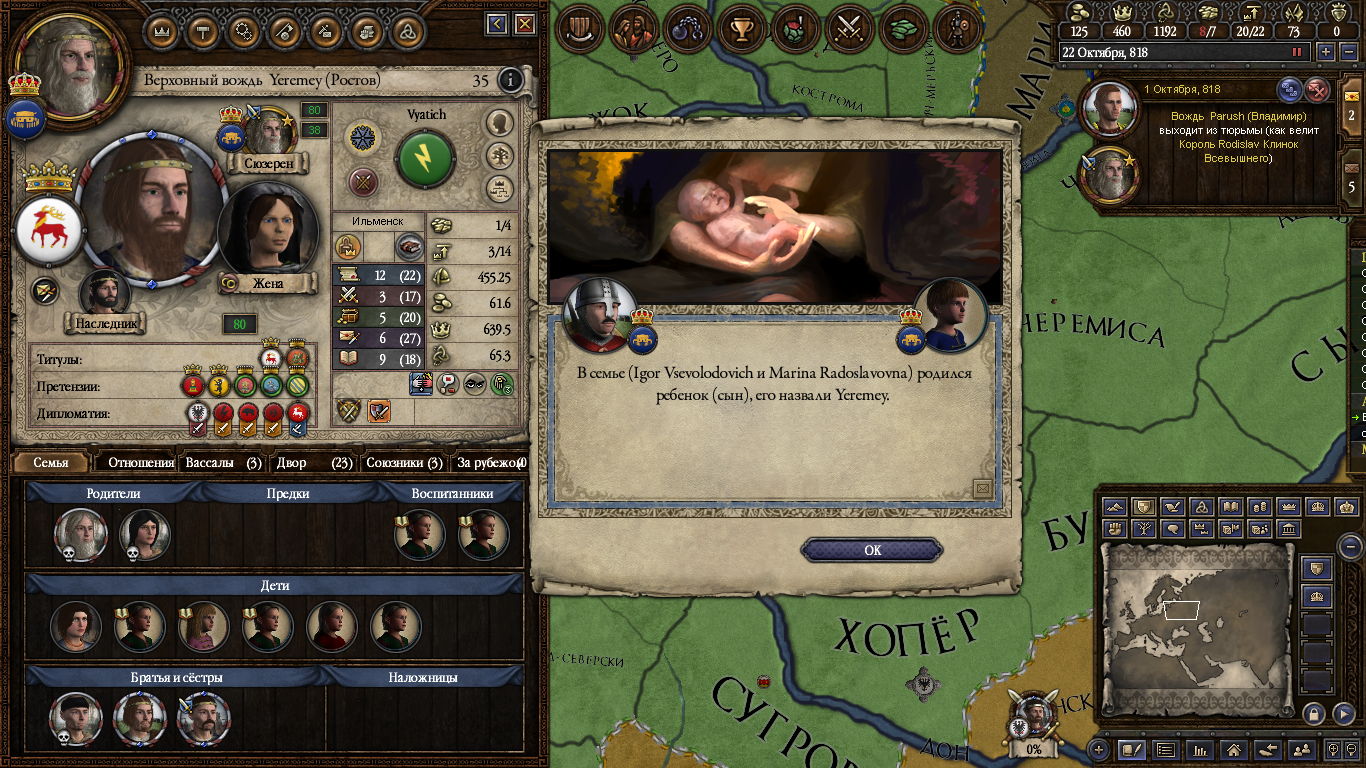Confirm the birth event with OK
This screenshot has height=768, width=1366.
872,550
